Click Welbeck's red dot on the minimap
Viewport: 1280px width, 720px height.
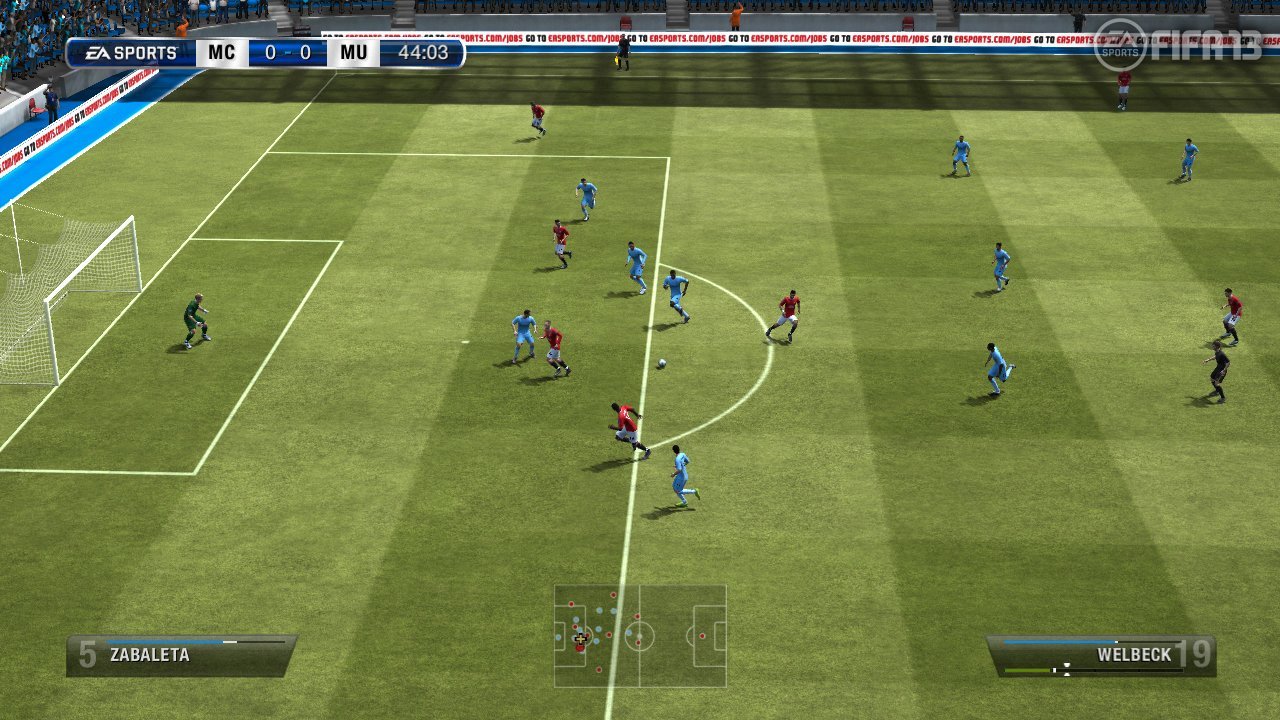580,647
